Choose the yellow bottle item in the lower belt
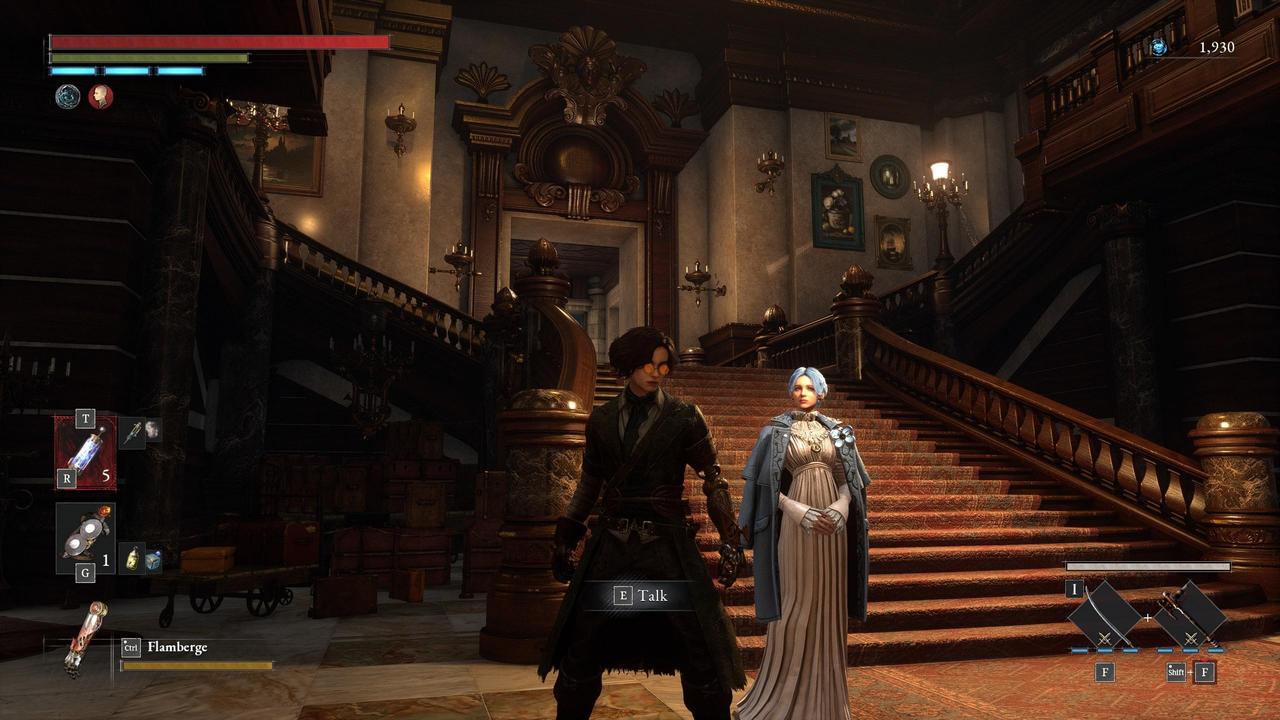 134,557
